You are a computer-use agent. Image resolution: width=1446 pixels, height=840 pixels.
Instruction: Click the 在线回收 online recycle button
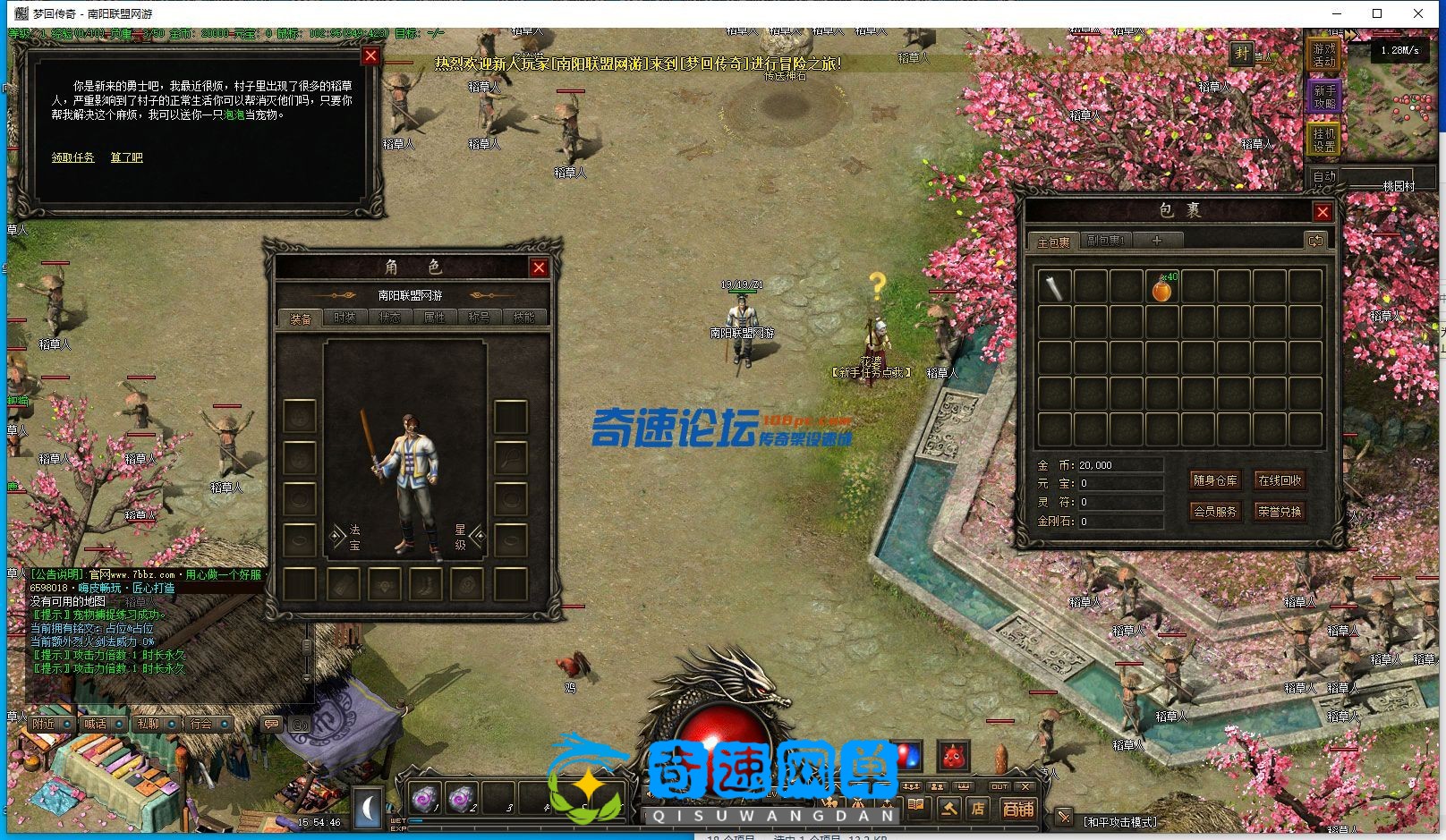(x=1280, y=480)
